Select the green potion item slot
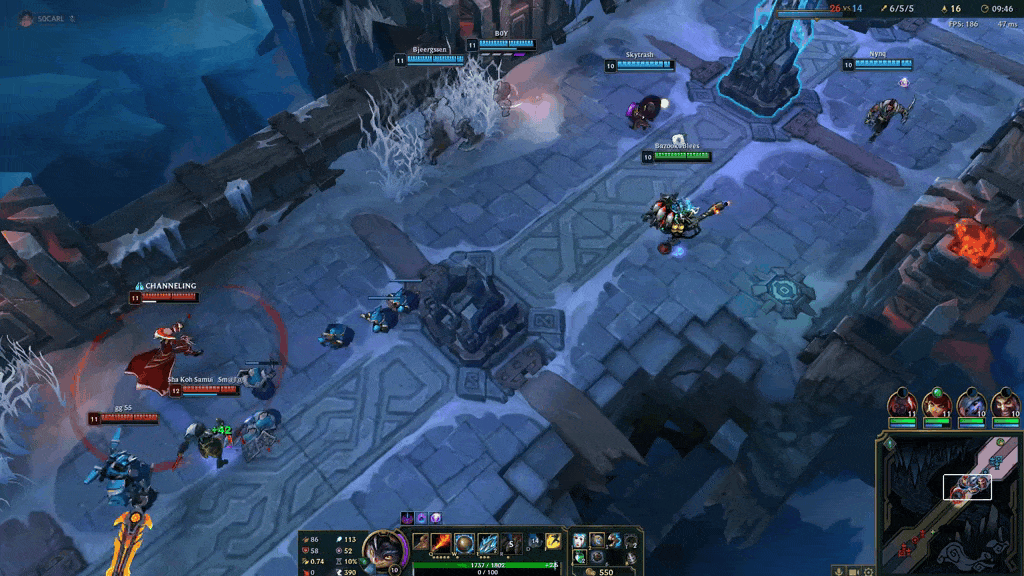This screenshot has width=1024, height=576. (580, 557)
